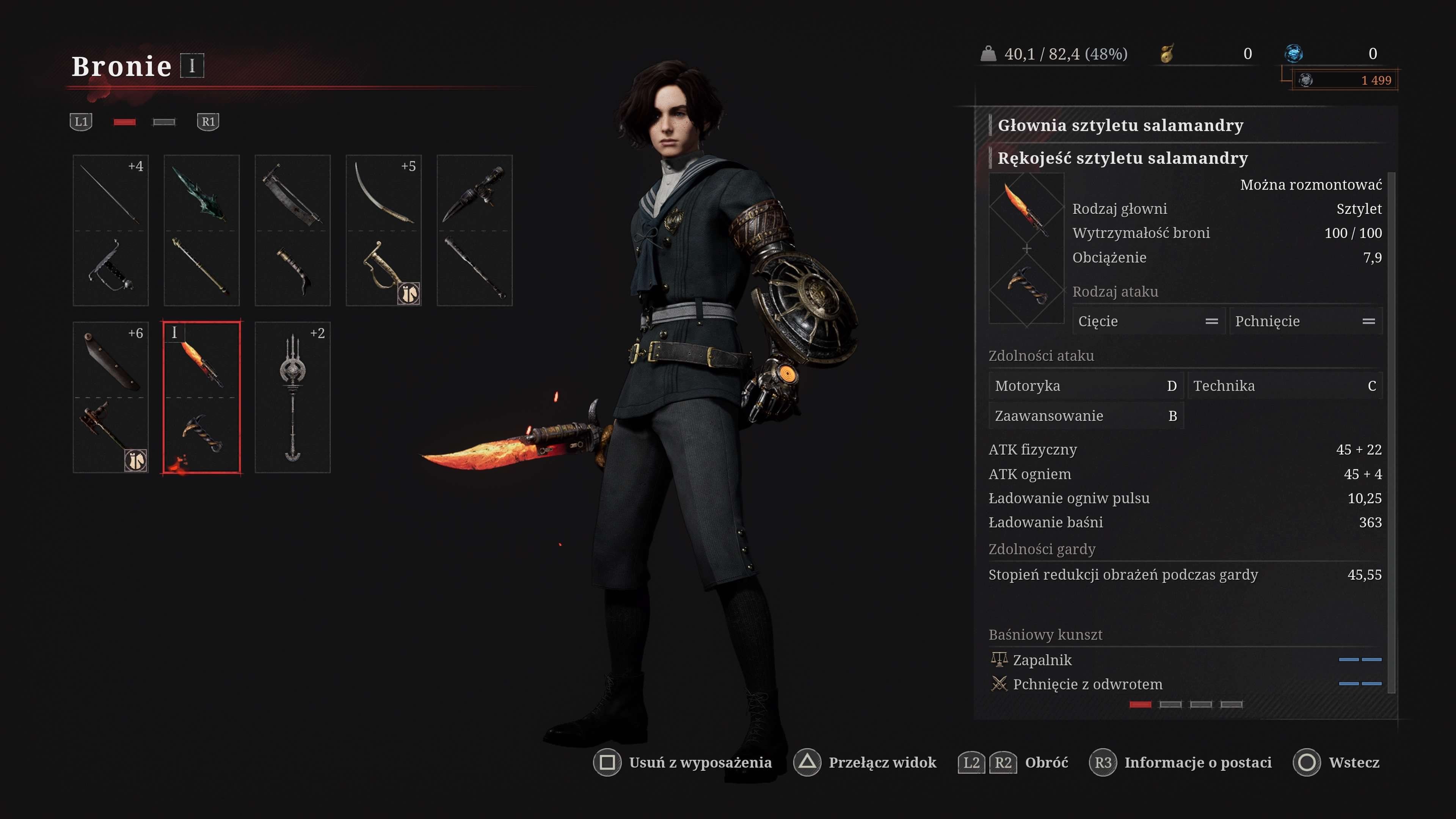The image size is (1456, 819).
Task: Open the Głownia sztyletu salamandry blade header
Action: tap(1120, 125)
